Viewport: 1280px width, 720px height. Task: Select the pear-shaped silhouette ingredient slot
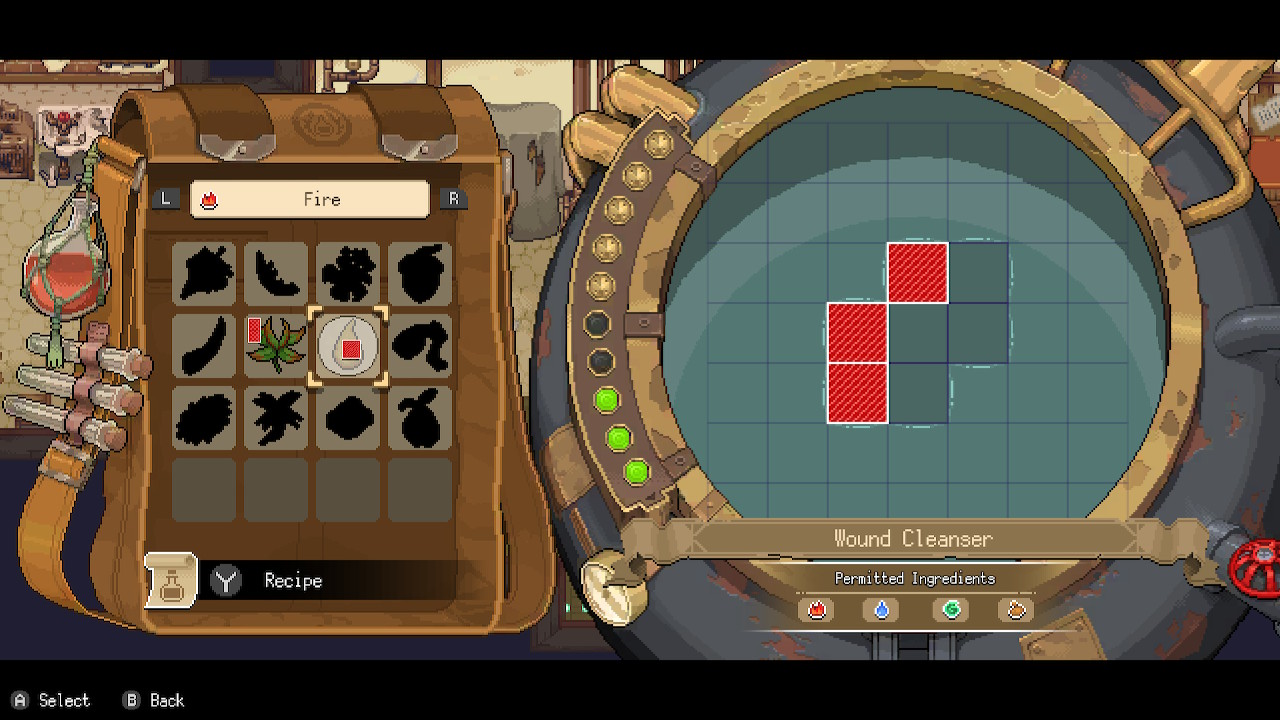(420, 418)
